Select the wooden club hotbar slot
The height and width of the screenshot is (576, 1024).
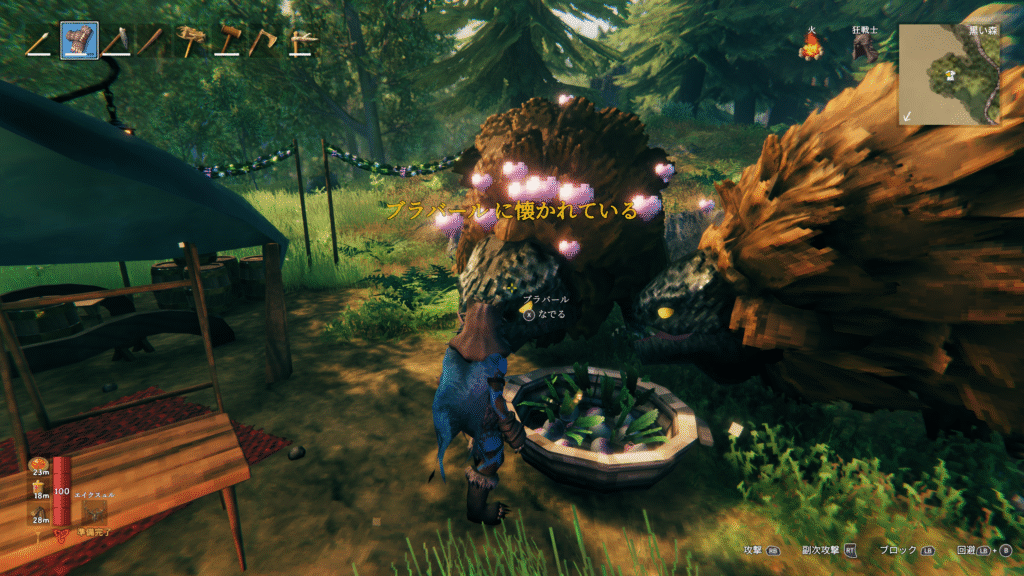[x=152, y=42]
